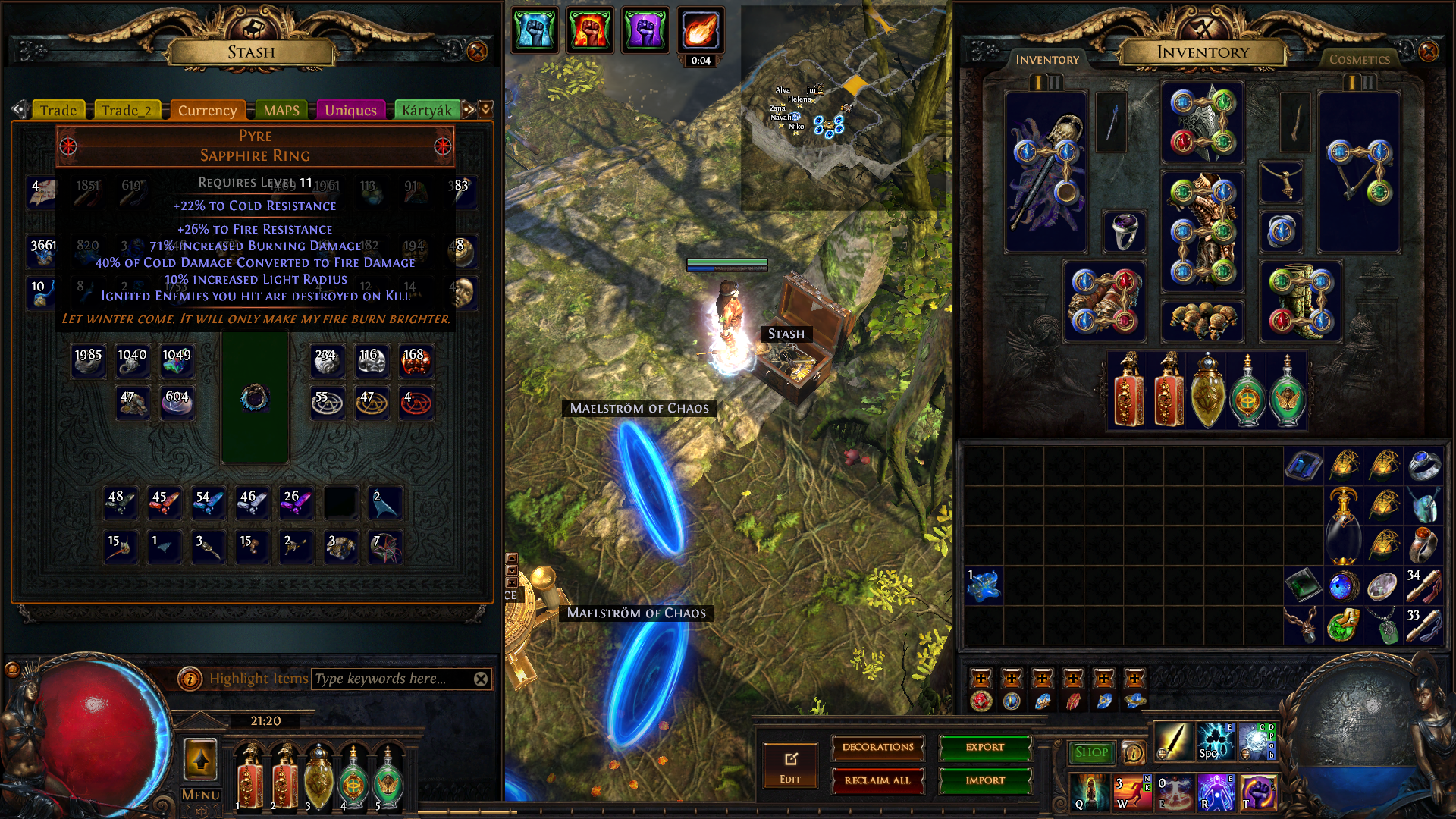
Task: Click the Highlight Items keyword field
Action: (x=391, y=679)
